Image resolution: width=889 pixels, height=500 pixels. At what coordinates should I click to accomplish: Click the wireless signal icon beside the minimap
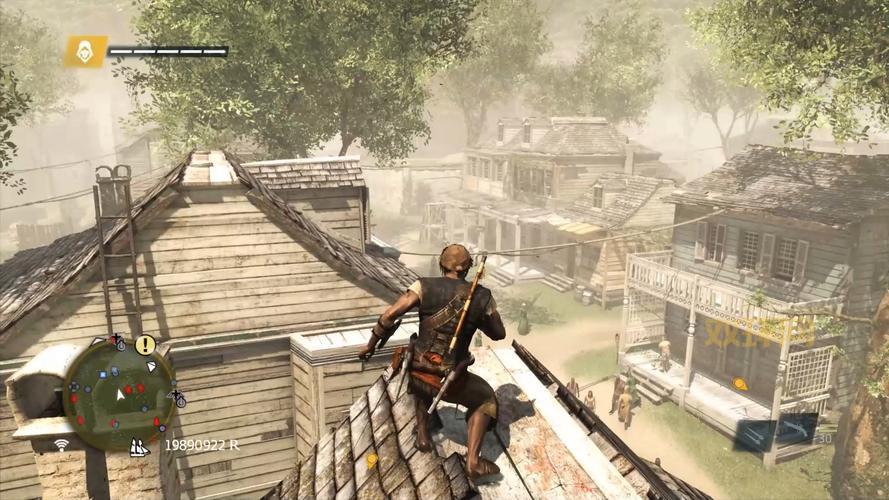tap(62, 444)
